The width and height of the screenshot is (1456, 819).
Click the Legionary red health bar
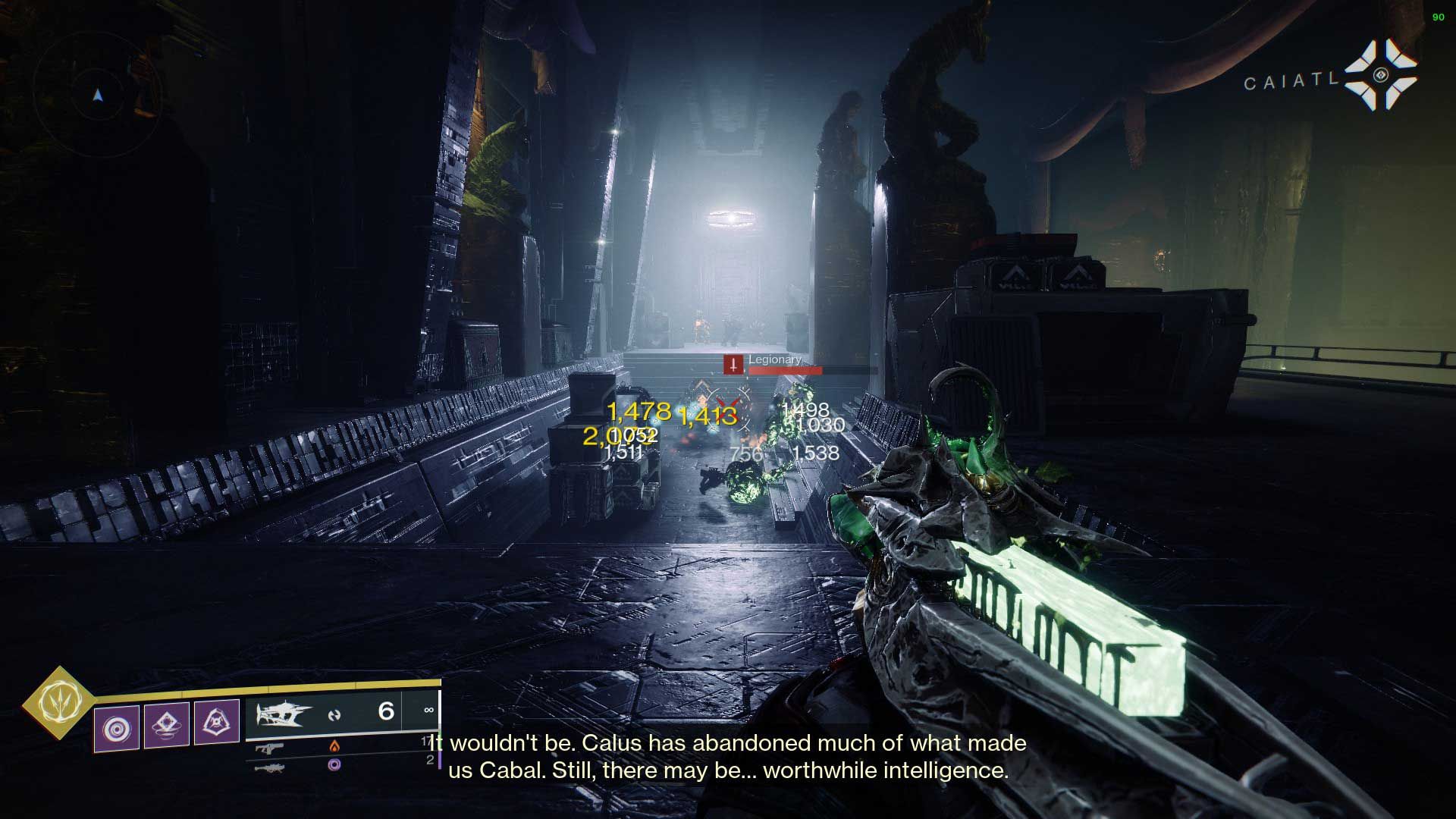click(785, 371)
